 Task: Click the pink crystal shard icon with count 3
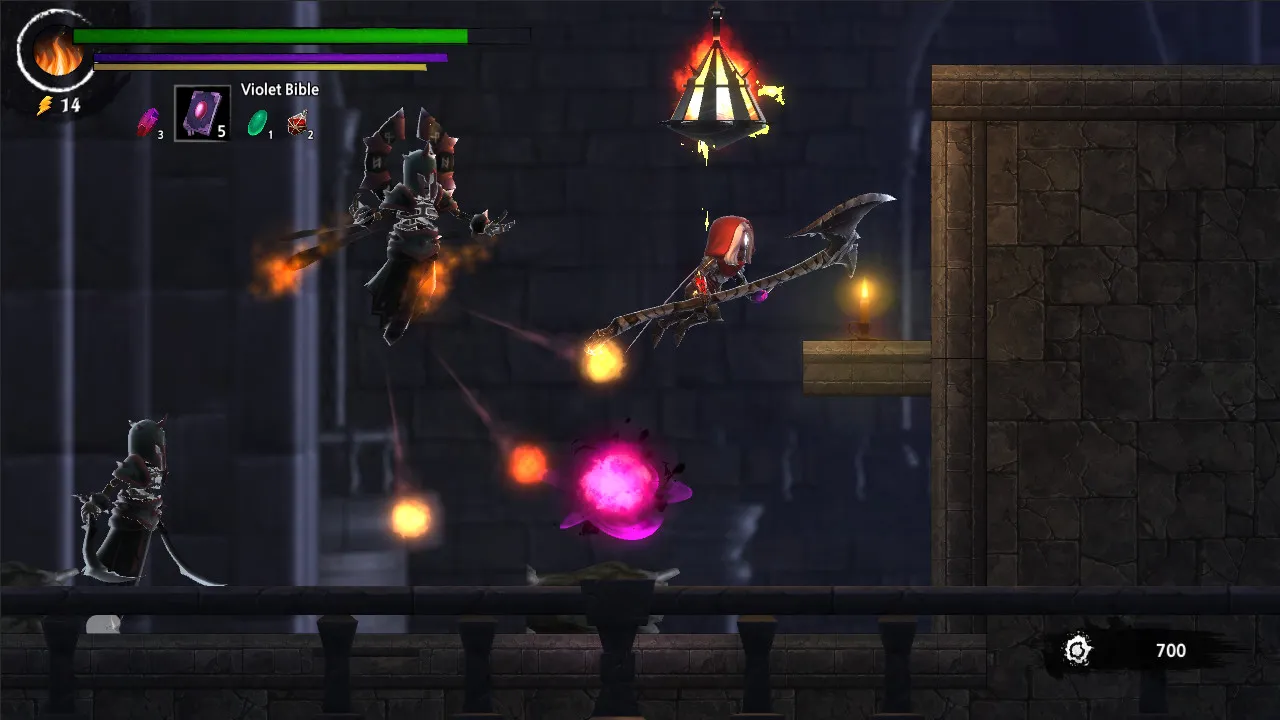pos(150,122)
